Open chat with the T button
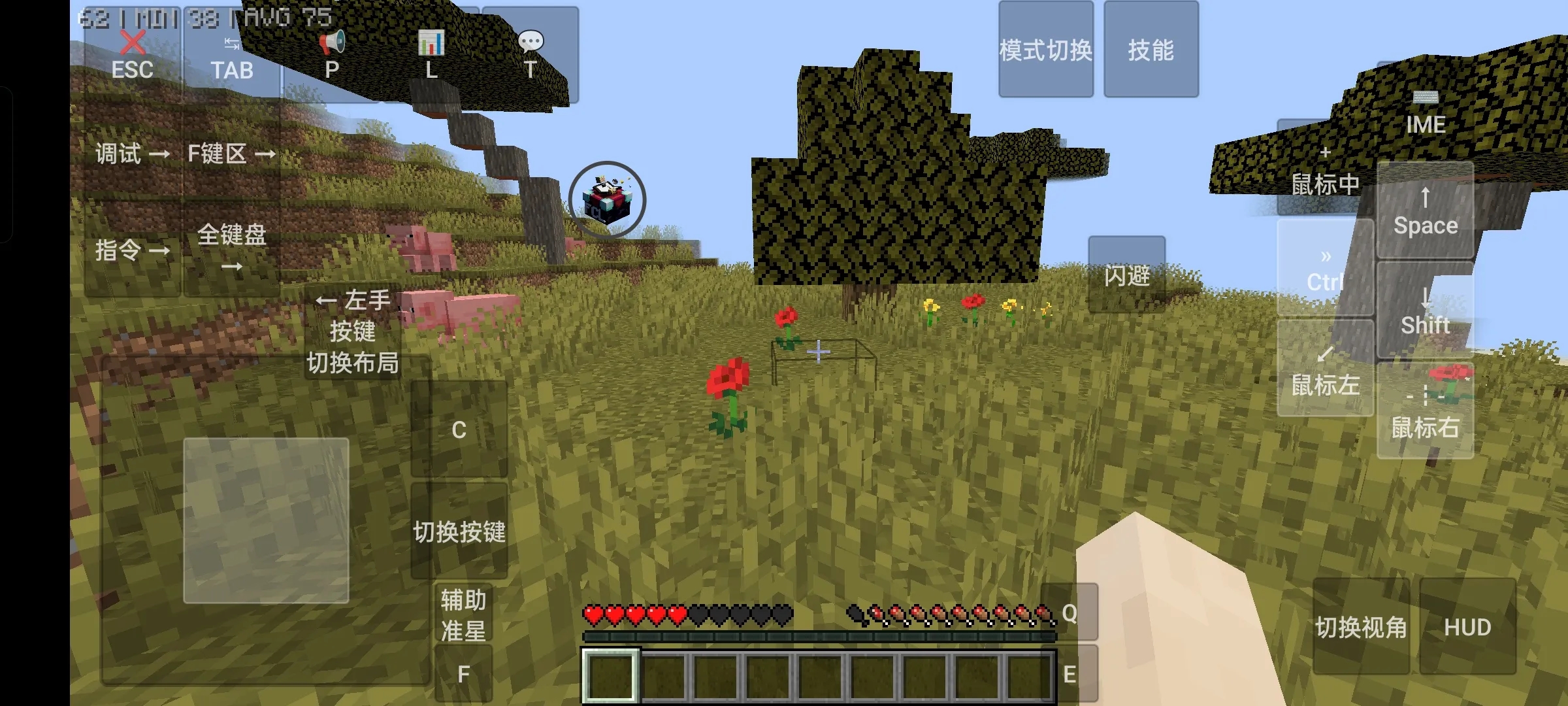This screenshot has height=706, width=1568. 530,56
